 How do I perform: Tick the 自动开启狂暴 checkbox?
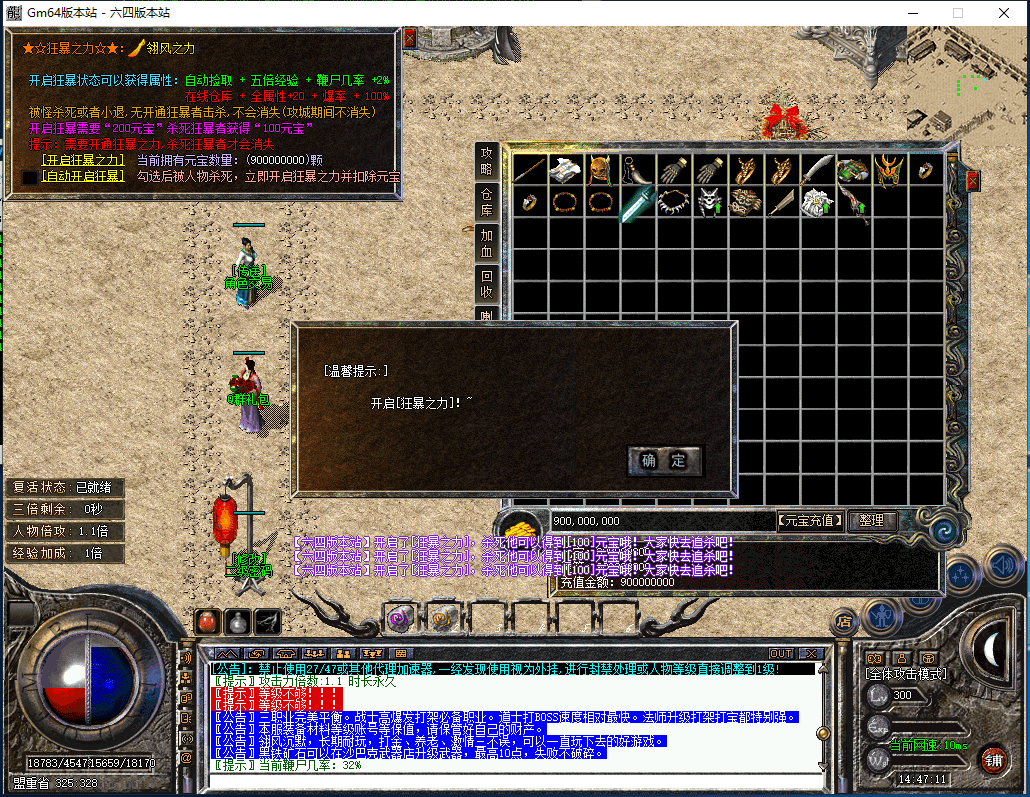click(30, 177)
